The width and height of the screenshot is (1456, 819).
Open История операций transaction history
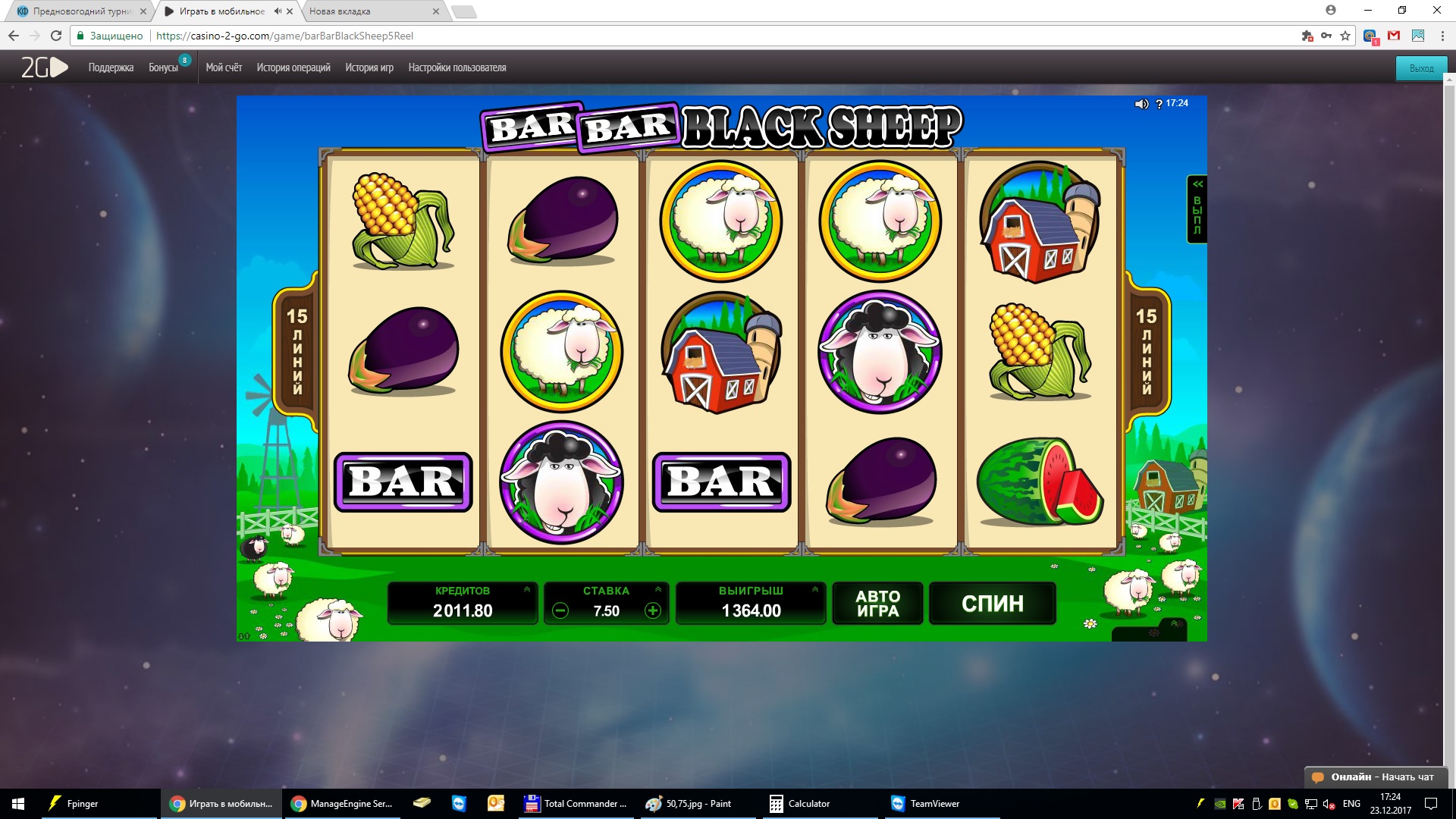point(293,67)
